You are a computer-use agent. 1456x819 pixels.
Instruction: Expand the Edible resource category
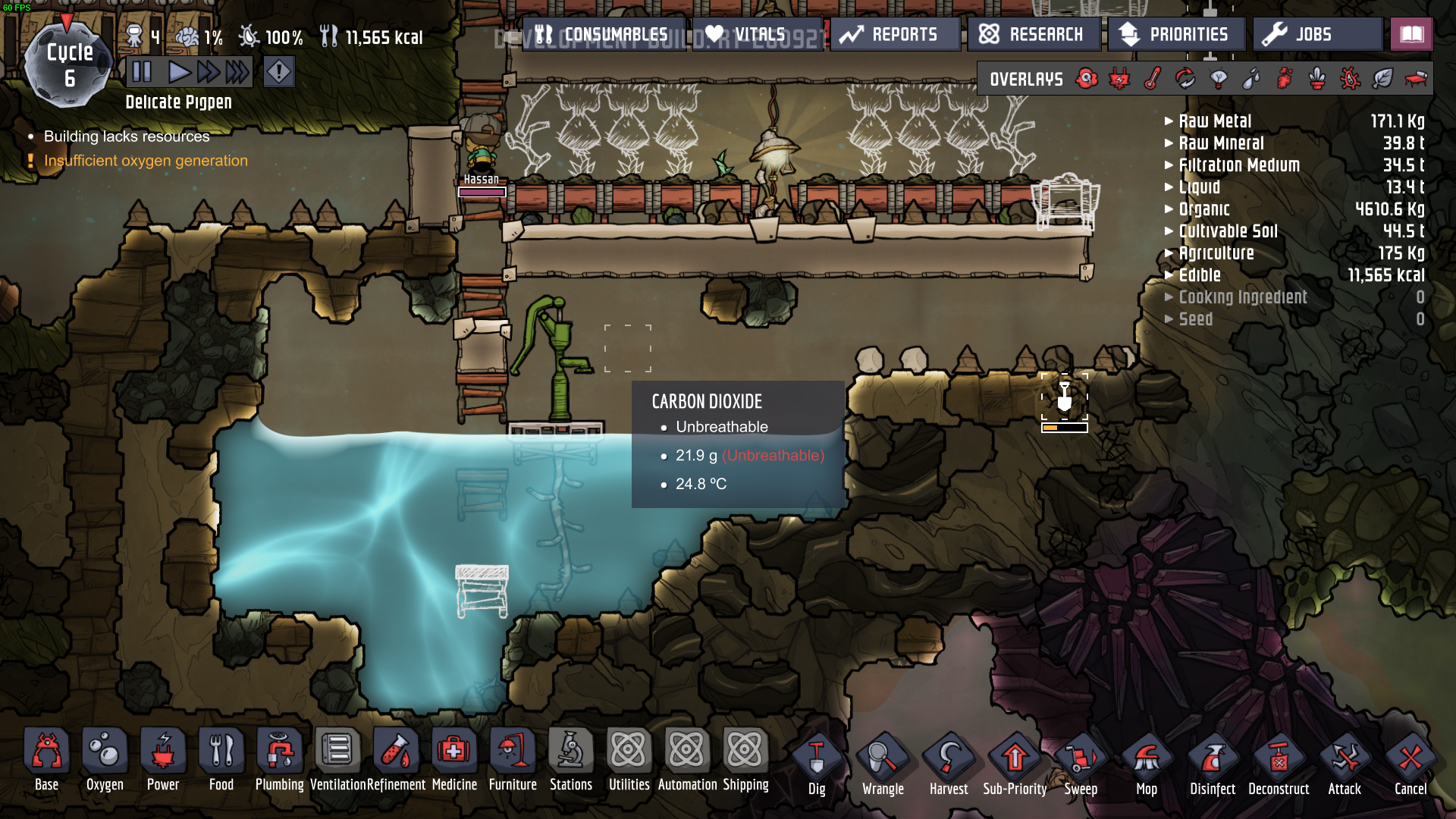[x=1200, y=275]
